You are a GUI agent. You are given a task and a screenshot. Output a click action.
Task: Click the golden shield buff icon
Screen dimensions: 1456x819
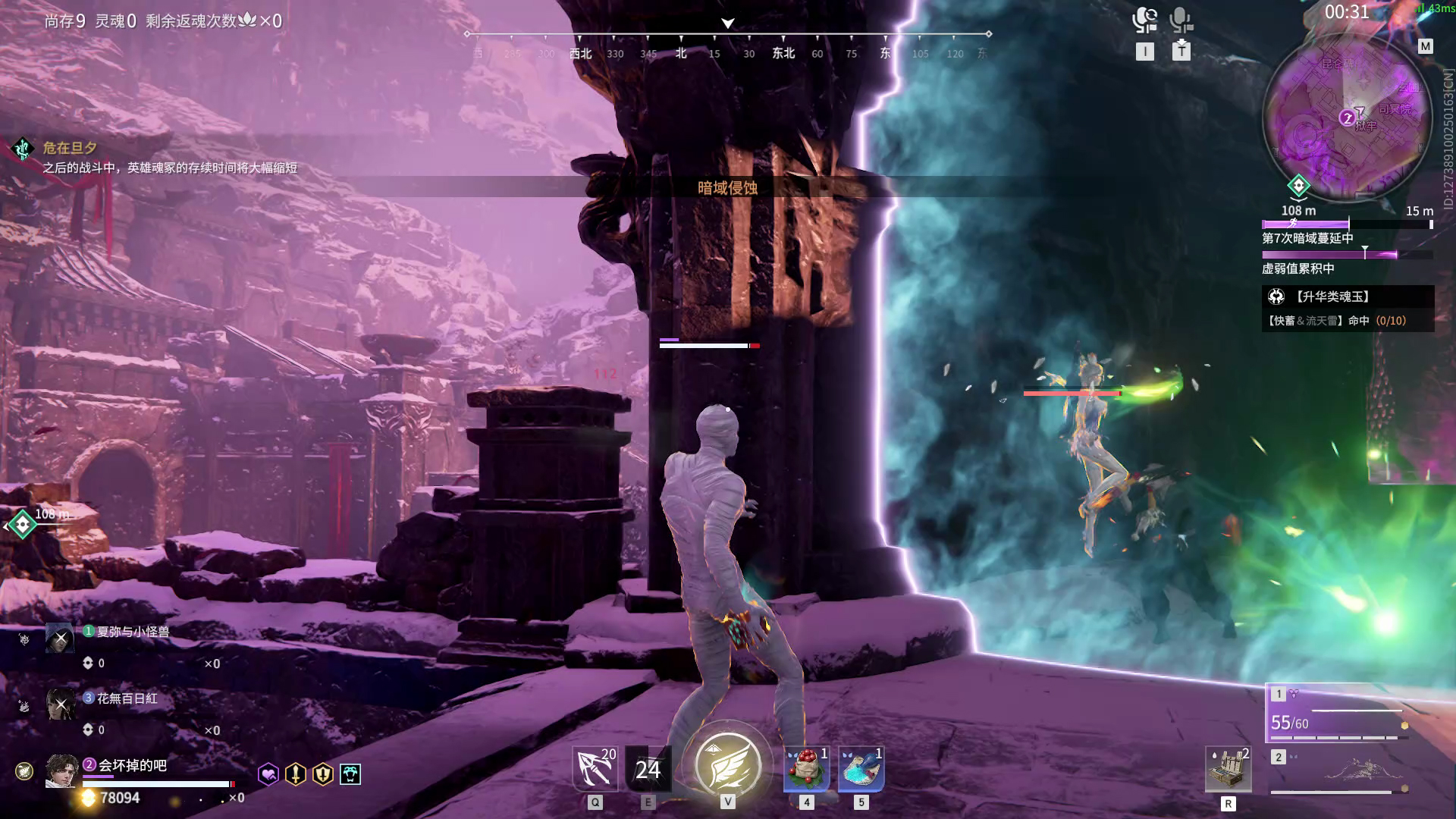click(x=323, y=773)
